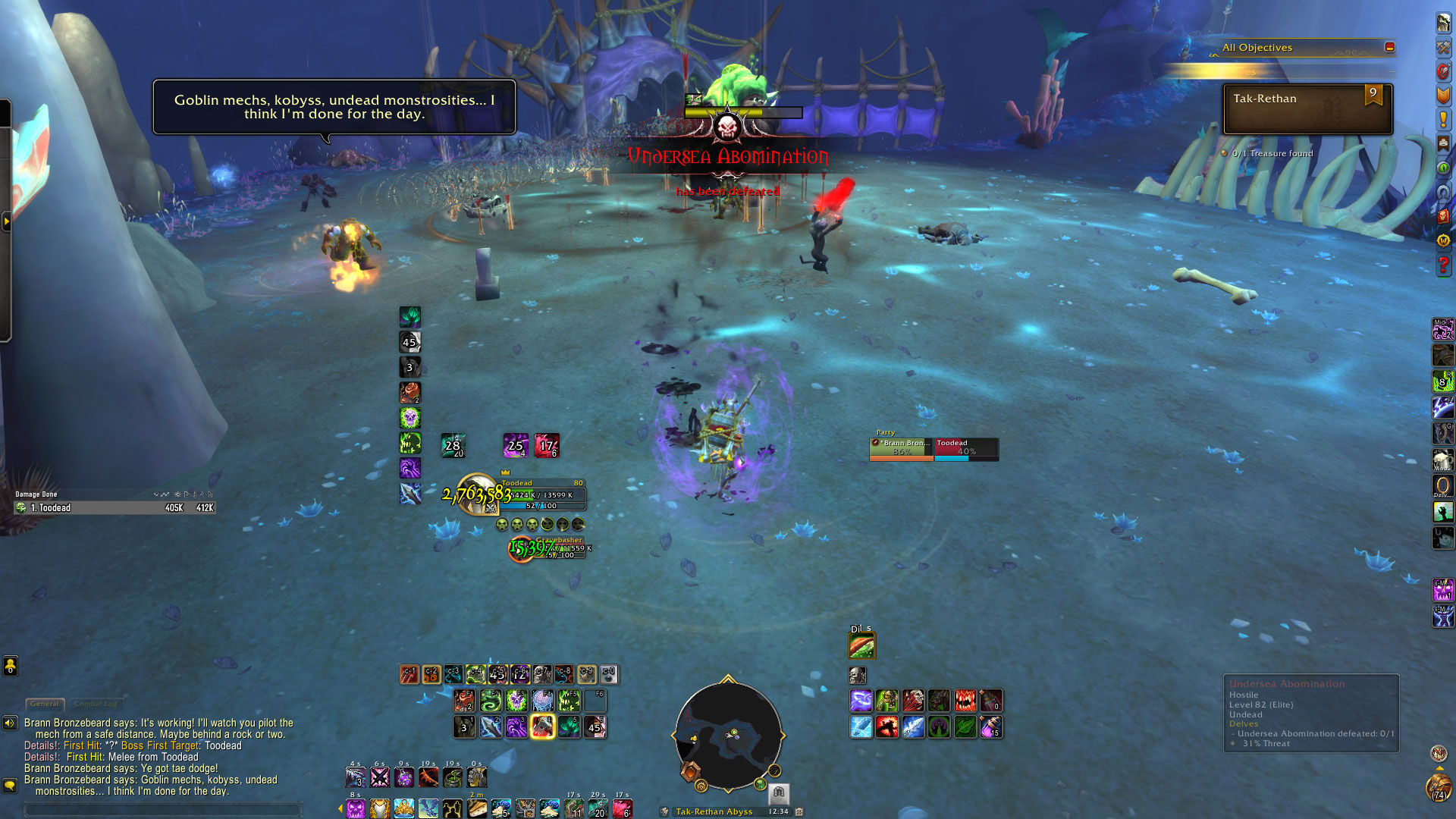1456x819 pixels.
Task: Open the professions hammer-and-pick button
Action: coord(1443,47)
